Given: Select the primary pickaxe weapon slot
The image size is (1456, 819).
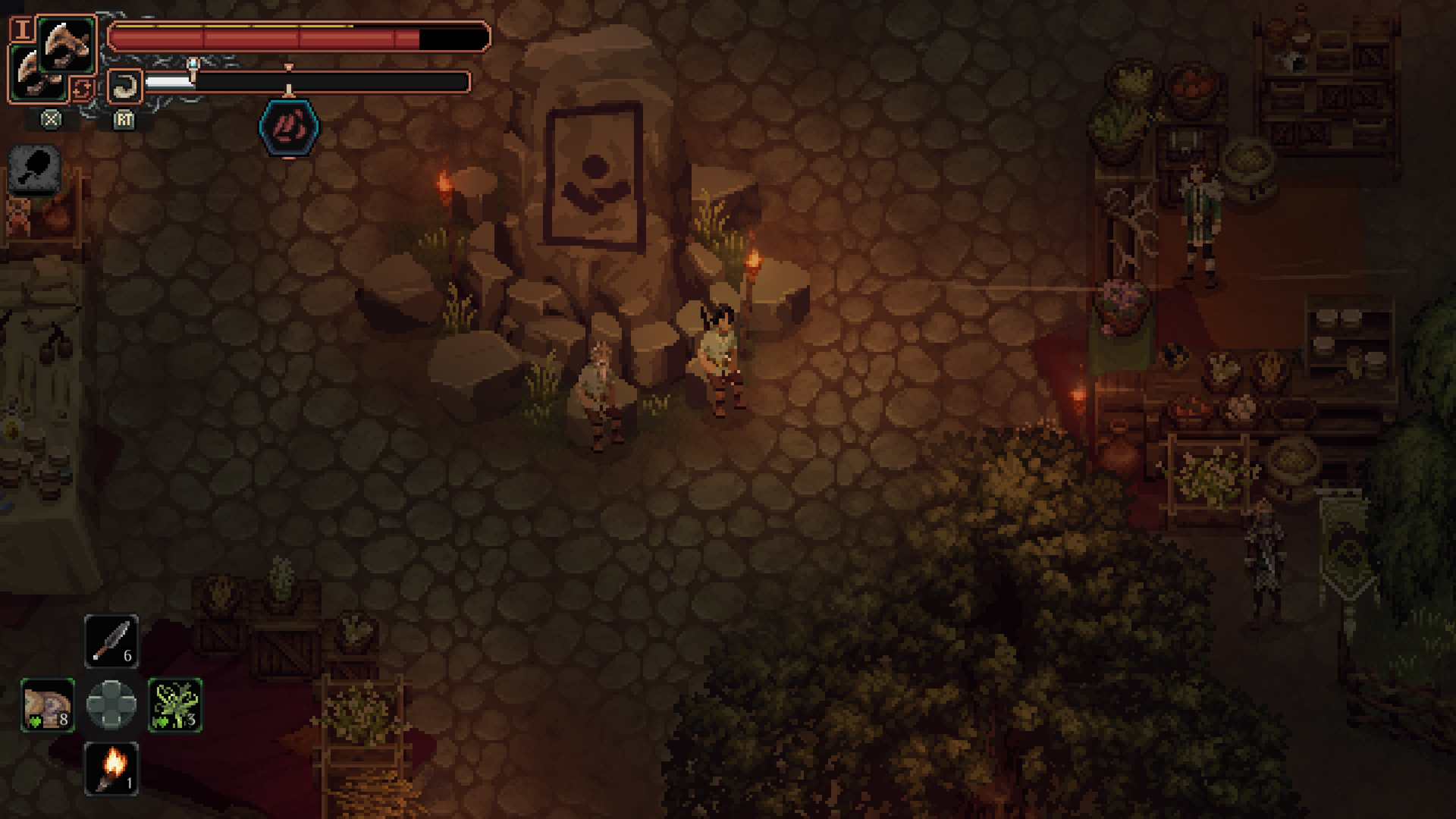Looking at the screenshot, I should (67, 45).
